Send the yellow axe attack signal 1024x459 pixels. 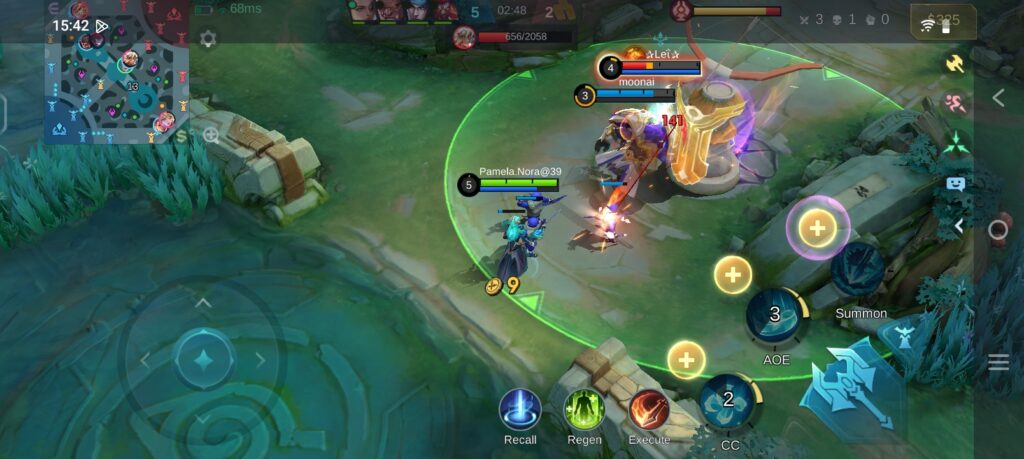click(955, 63)
